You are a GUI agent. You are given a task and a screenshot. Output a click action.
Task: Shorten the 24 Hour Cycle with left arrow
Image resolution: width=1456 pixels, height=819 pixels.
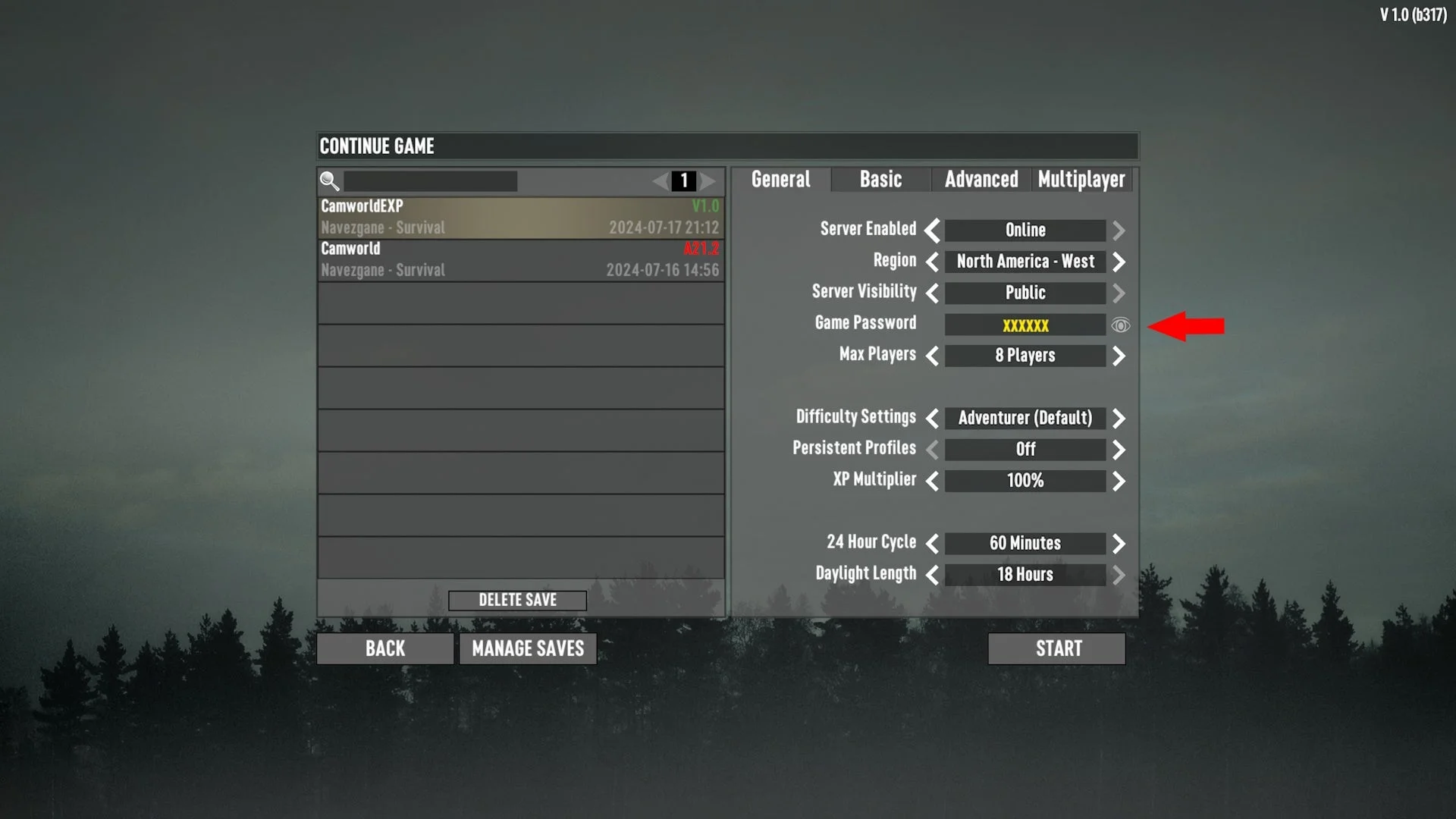932,543
